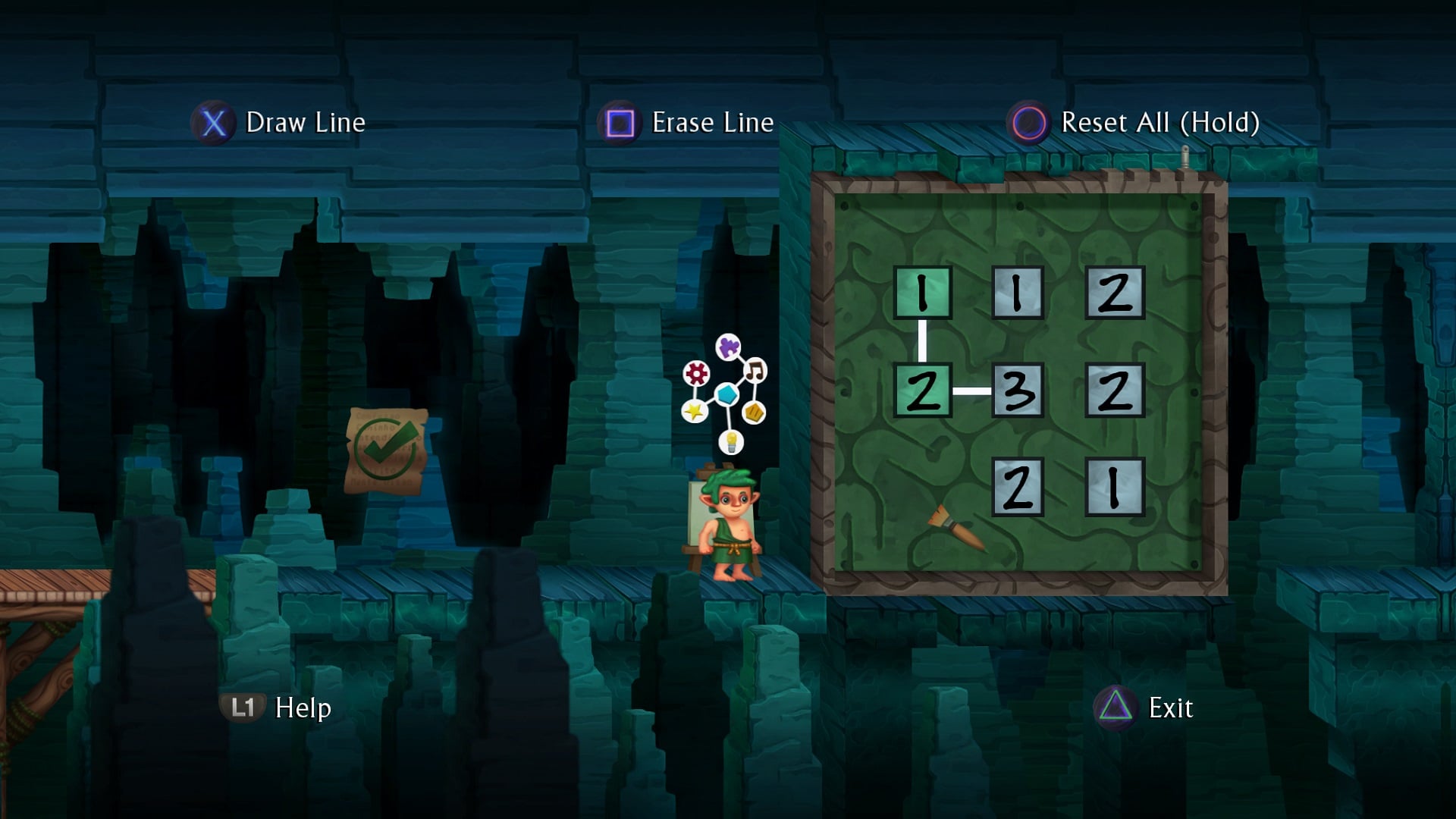1456x819 pixels.
Task: Select the green number 1 tile
Action: coord(922,293)
